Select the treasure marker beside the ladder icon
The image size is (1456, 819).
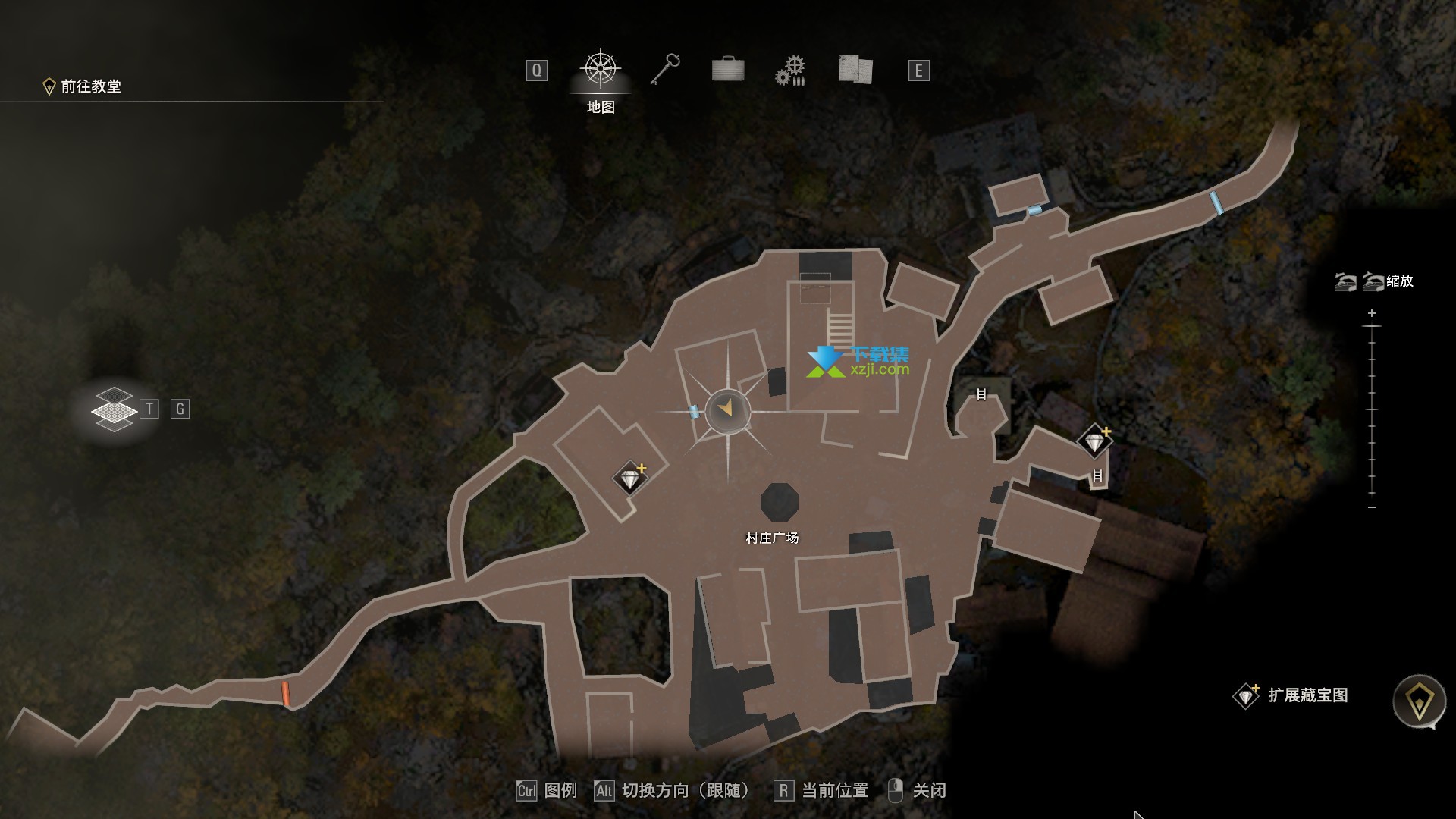pyautogui.click(x=1094, y=441)
